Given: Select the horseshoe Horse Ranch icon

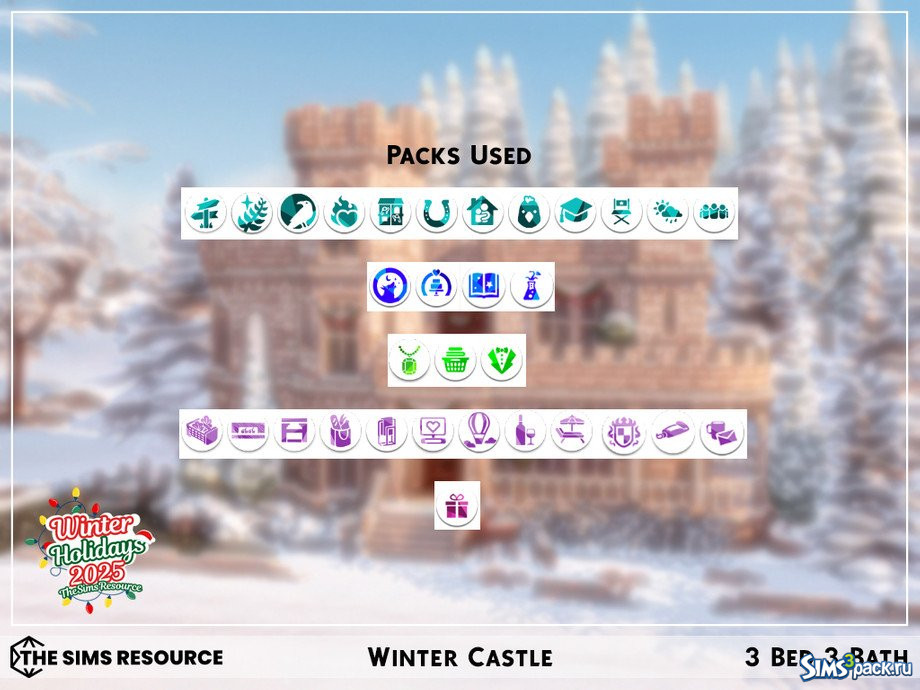Looking at the screenshot, I should point(436,214).
